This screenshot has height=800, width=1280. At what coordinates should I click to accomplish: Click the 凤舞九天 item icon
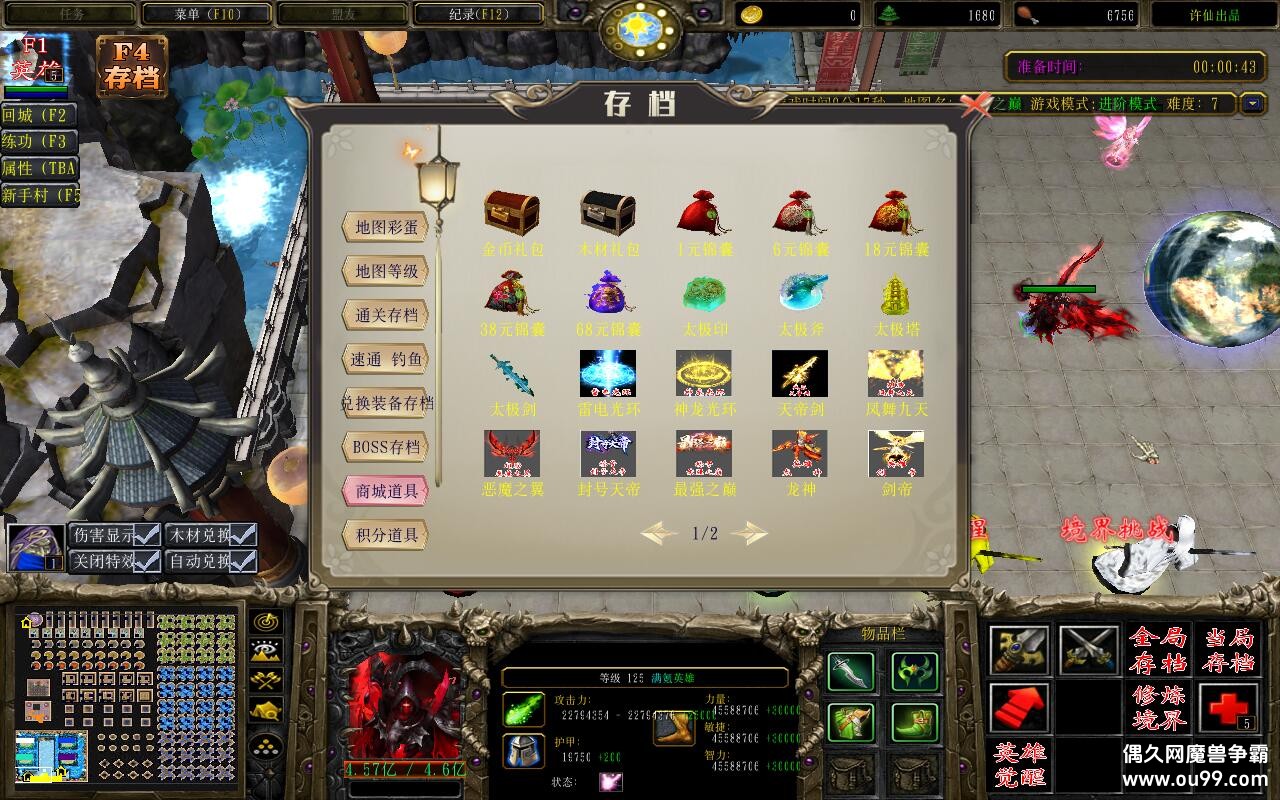pos(895,372)
